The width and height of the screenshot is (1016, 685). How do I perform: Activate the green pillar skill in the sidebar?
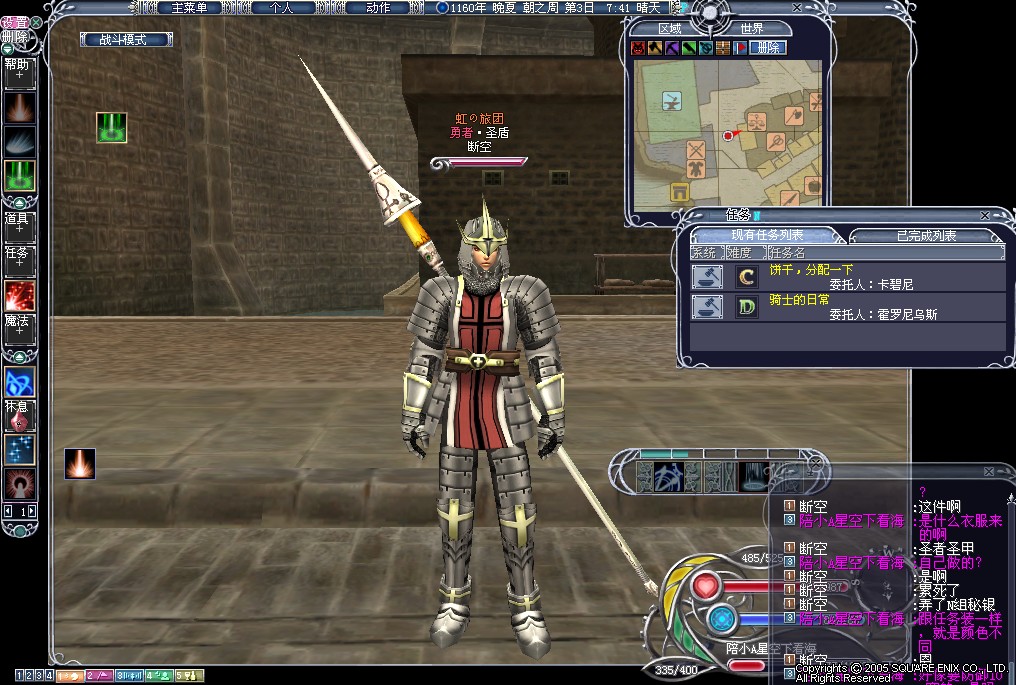click(x=19, y=175)
